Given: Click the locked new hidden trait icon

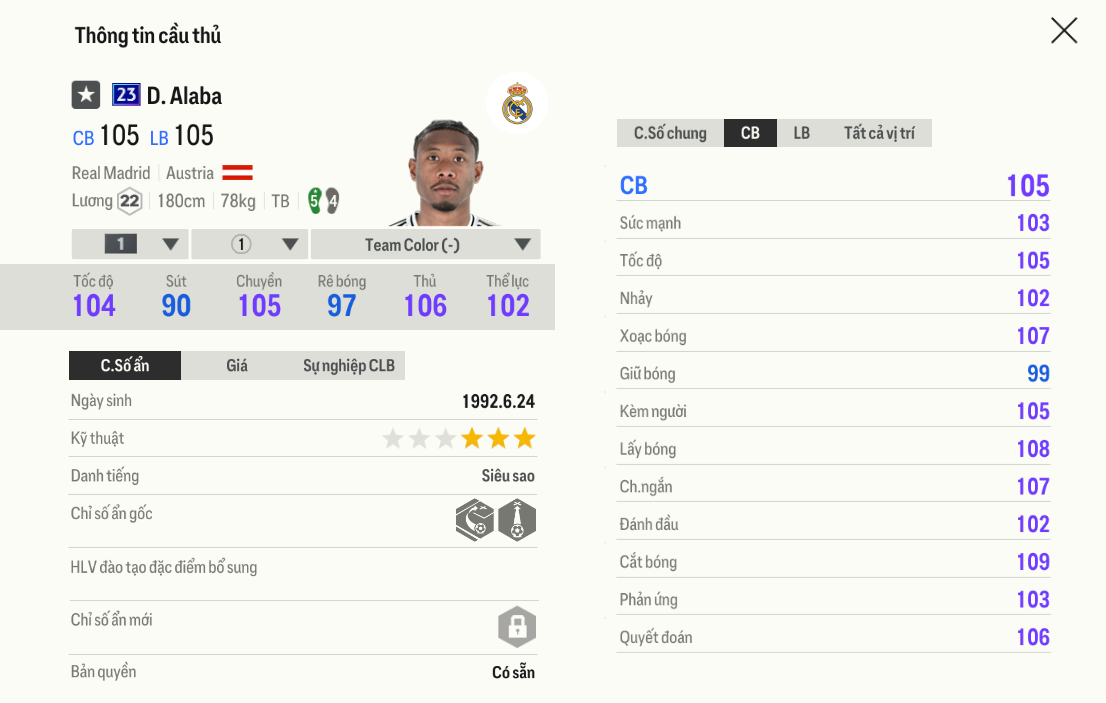Looking at the screenshot, I should [517, 628].
